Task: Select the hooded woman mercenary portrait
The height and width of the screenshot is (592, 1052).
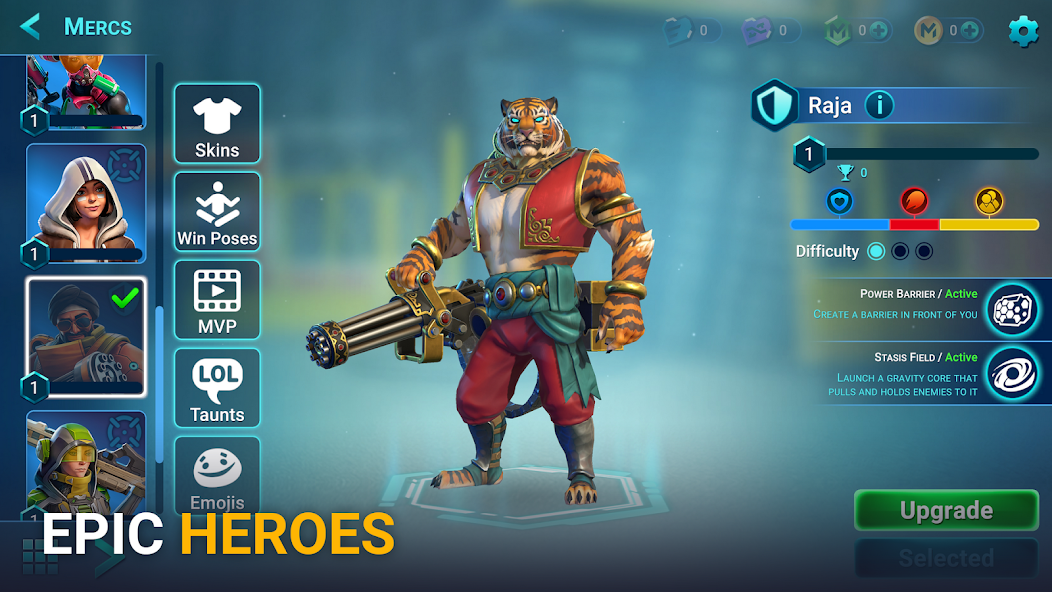Action: (x=86, y=204)
